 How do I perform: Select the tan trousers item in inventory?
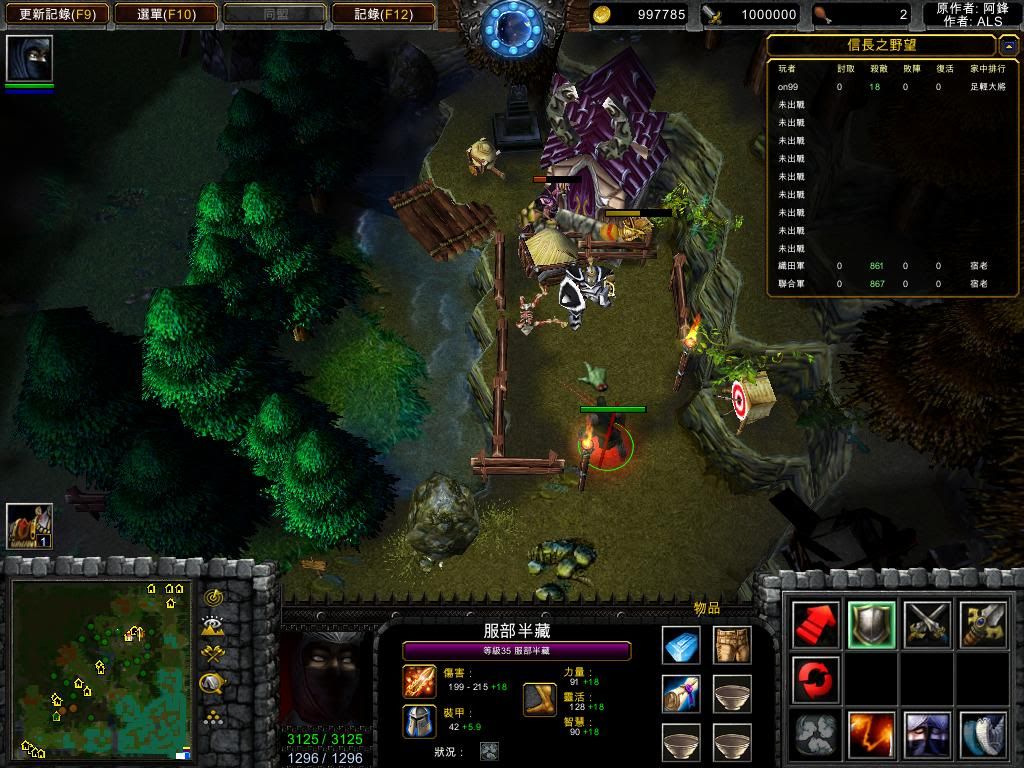coord(732,646)
